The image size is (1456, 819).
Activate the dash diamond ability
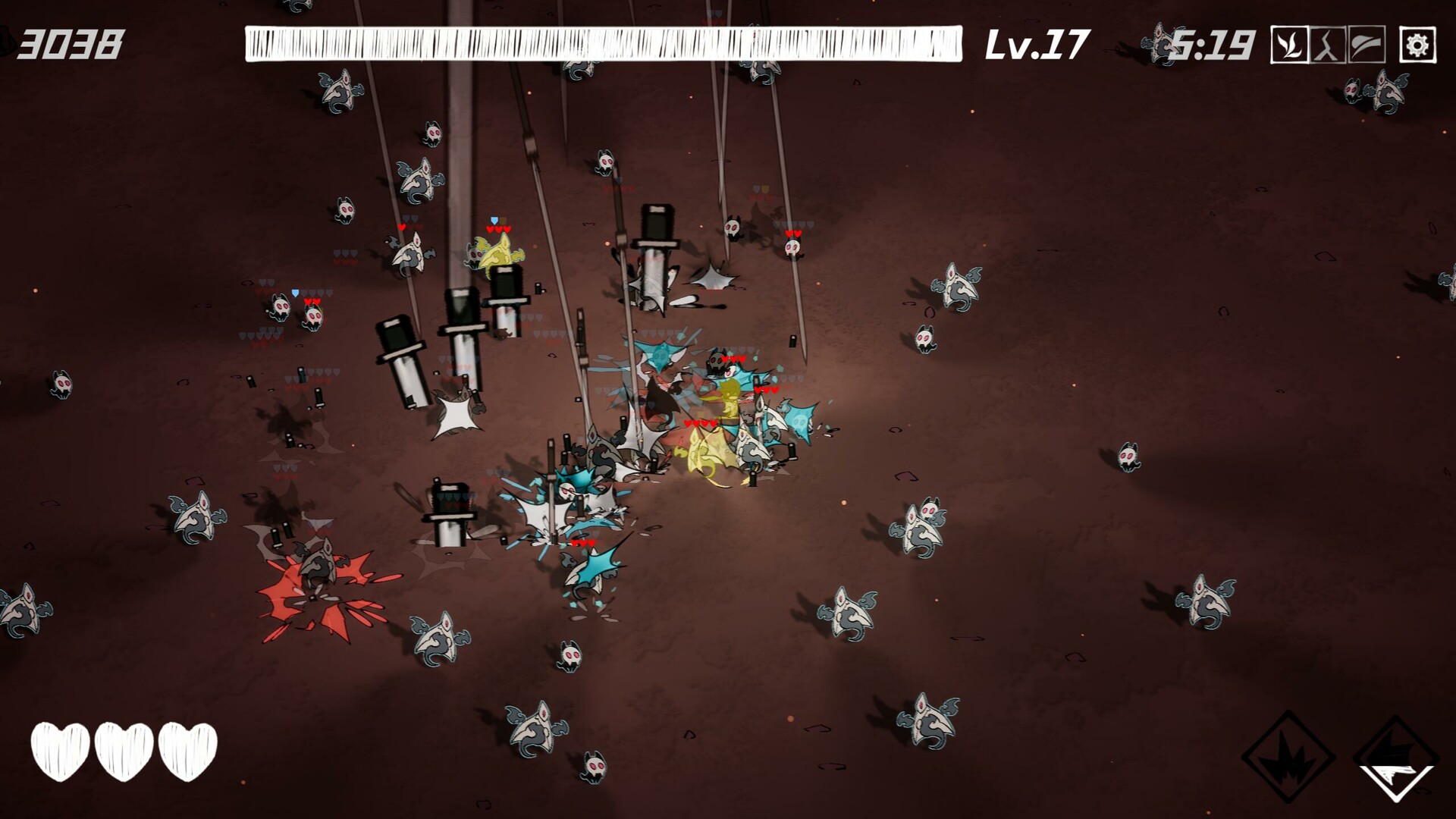pyautogui.click(x=1396, y=758)
